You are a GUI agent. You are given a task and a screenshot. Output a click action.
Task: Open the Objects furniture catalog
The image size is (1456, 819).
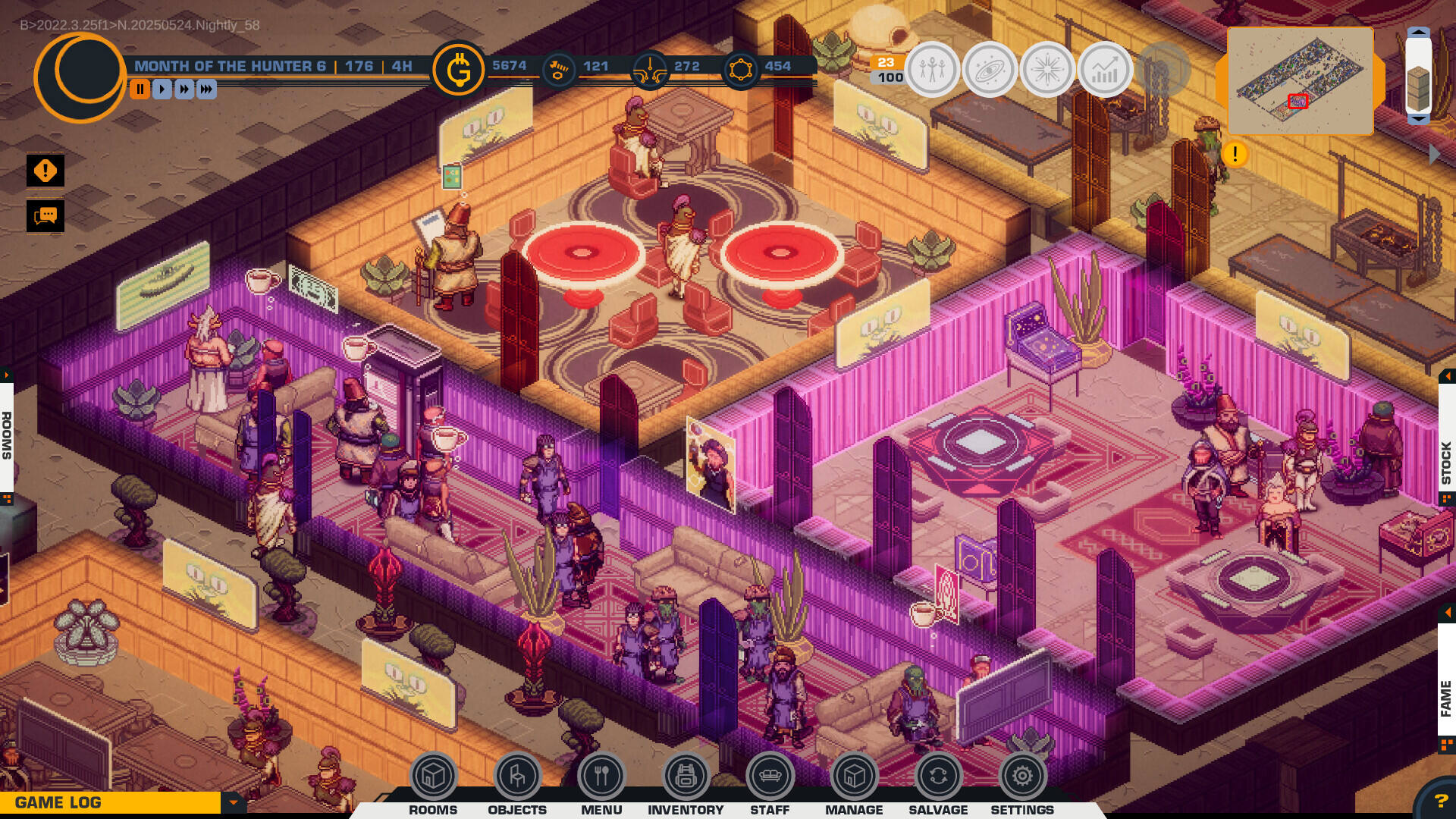tap(517, 777)
